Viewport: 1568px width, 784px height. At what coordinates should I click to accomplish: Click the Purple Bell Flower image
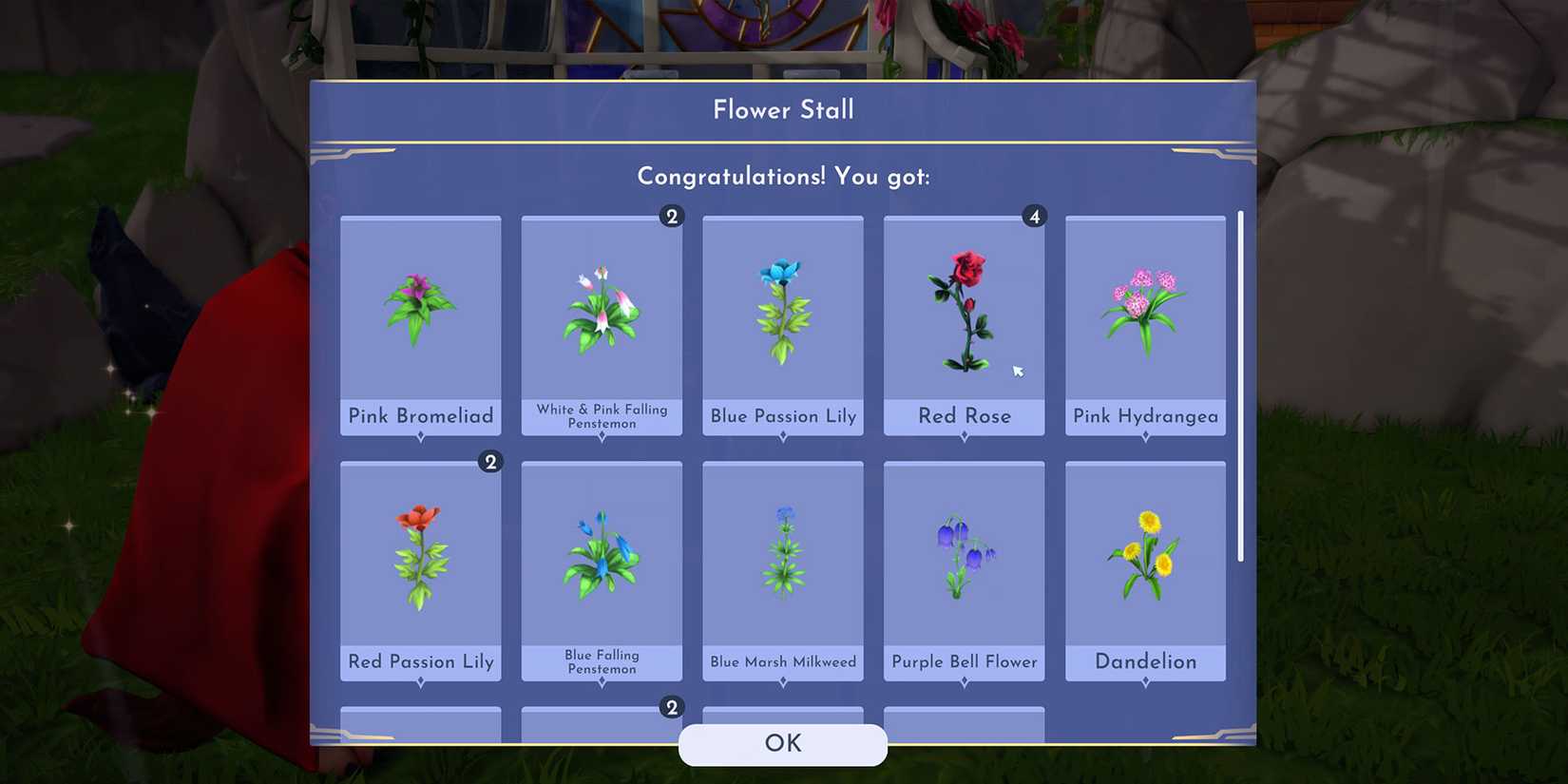[x=963, y=551]
